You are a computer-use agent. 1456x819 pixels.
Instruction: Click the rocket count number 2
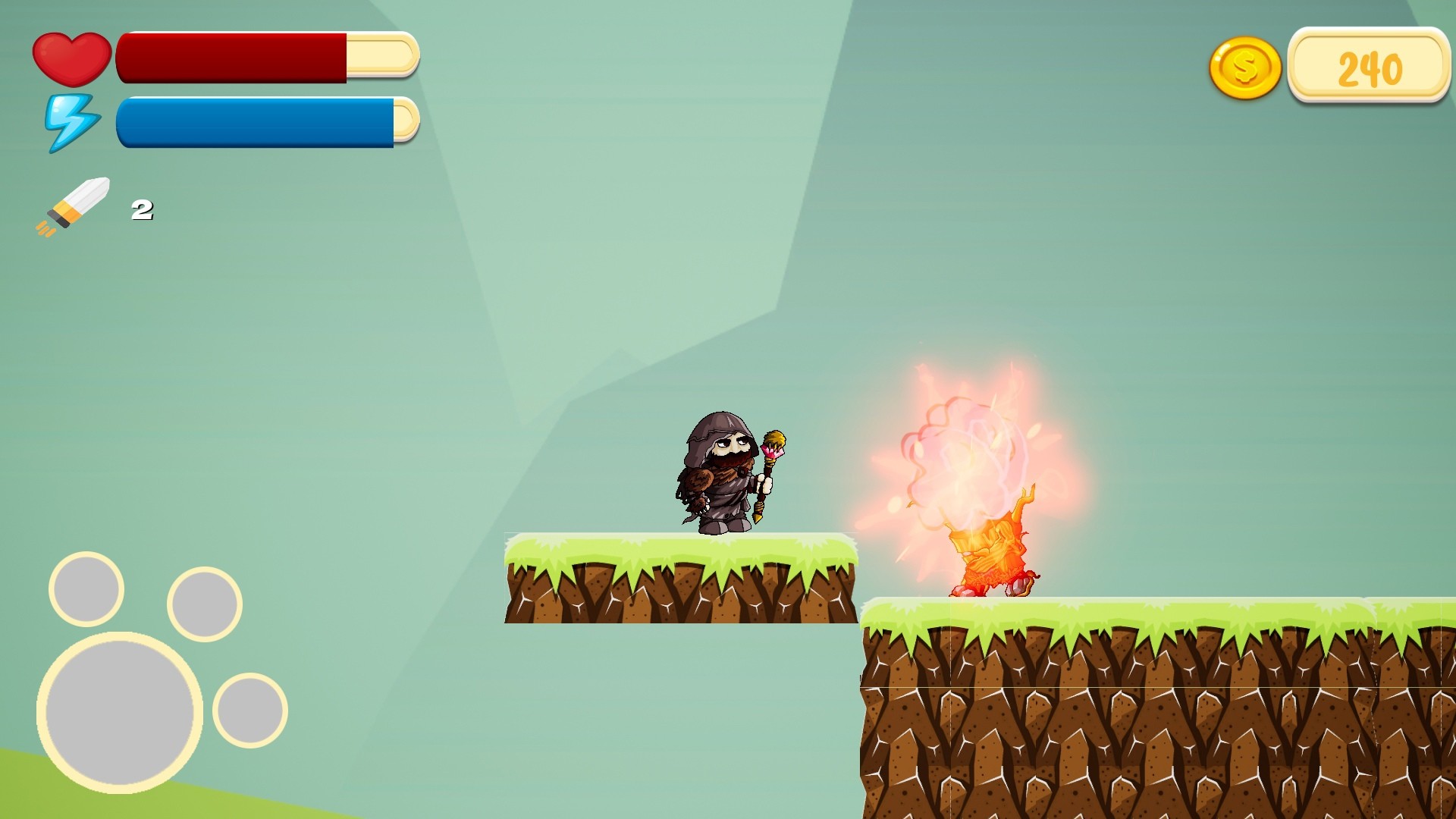[x=143, y=210]
